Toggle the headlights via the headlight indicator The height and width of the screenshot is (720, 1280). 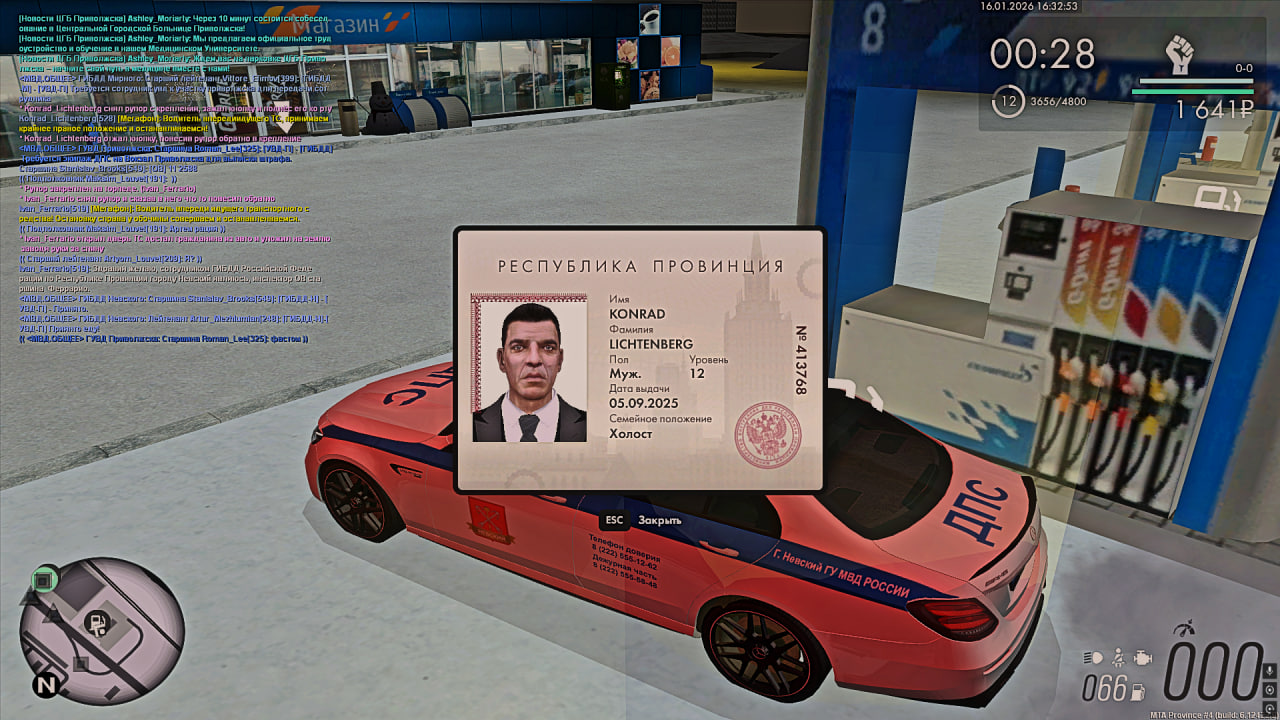(1092, 656)
